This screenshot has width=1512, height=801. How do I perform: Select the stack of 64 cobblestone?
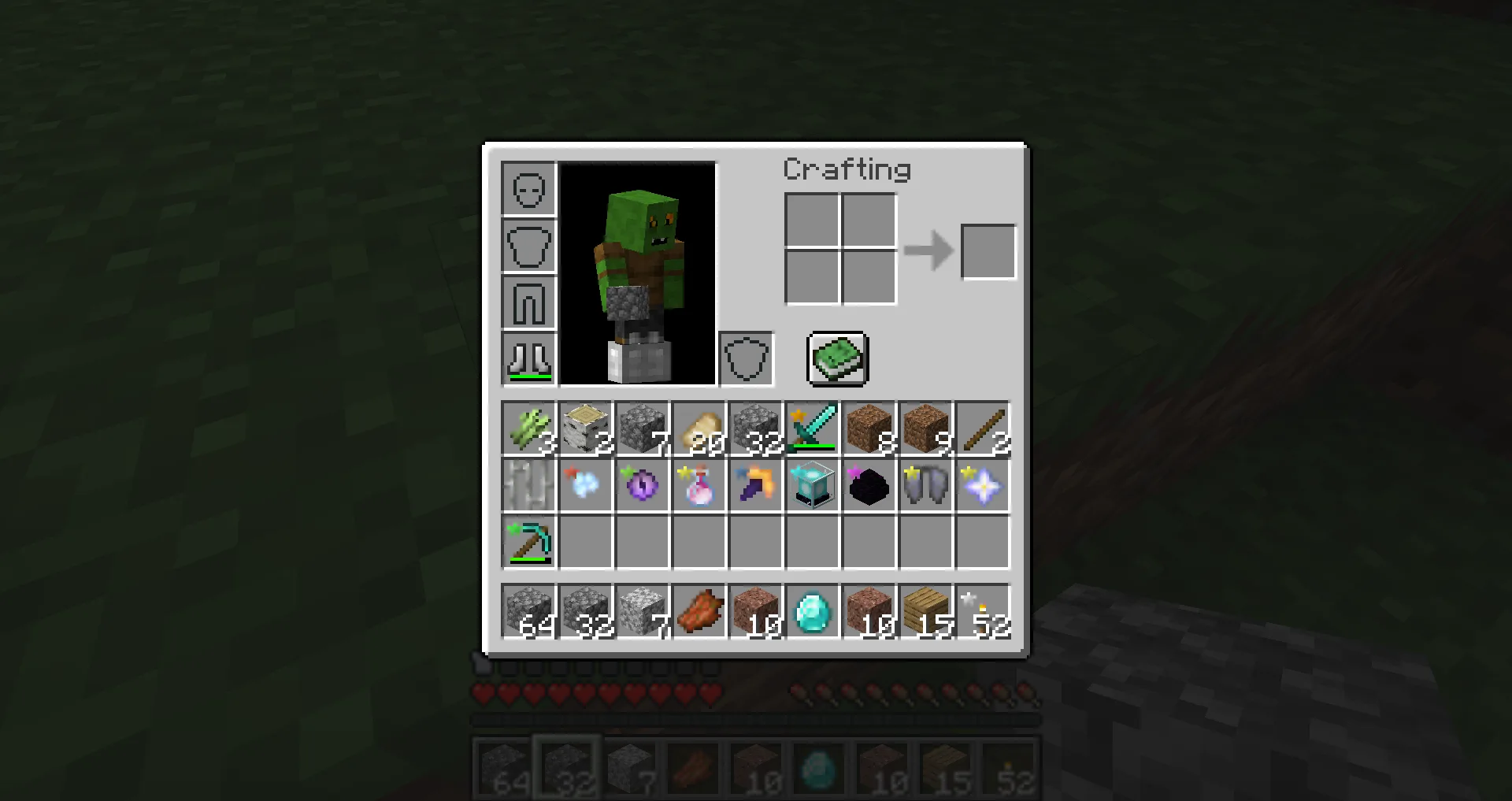(x=529, y=610)
